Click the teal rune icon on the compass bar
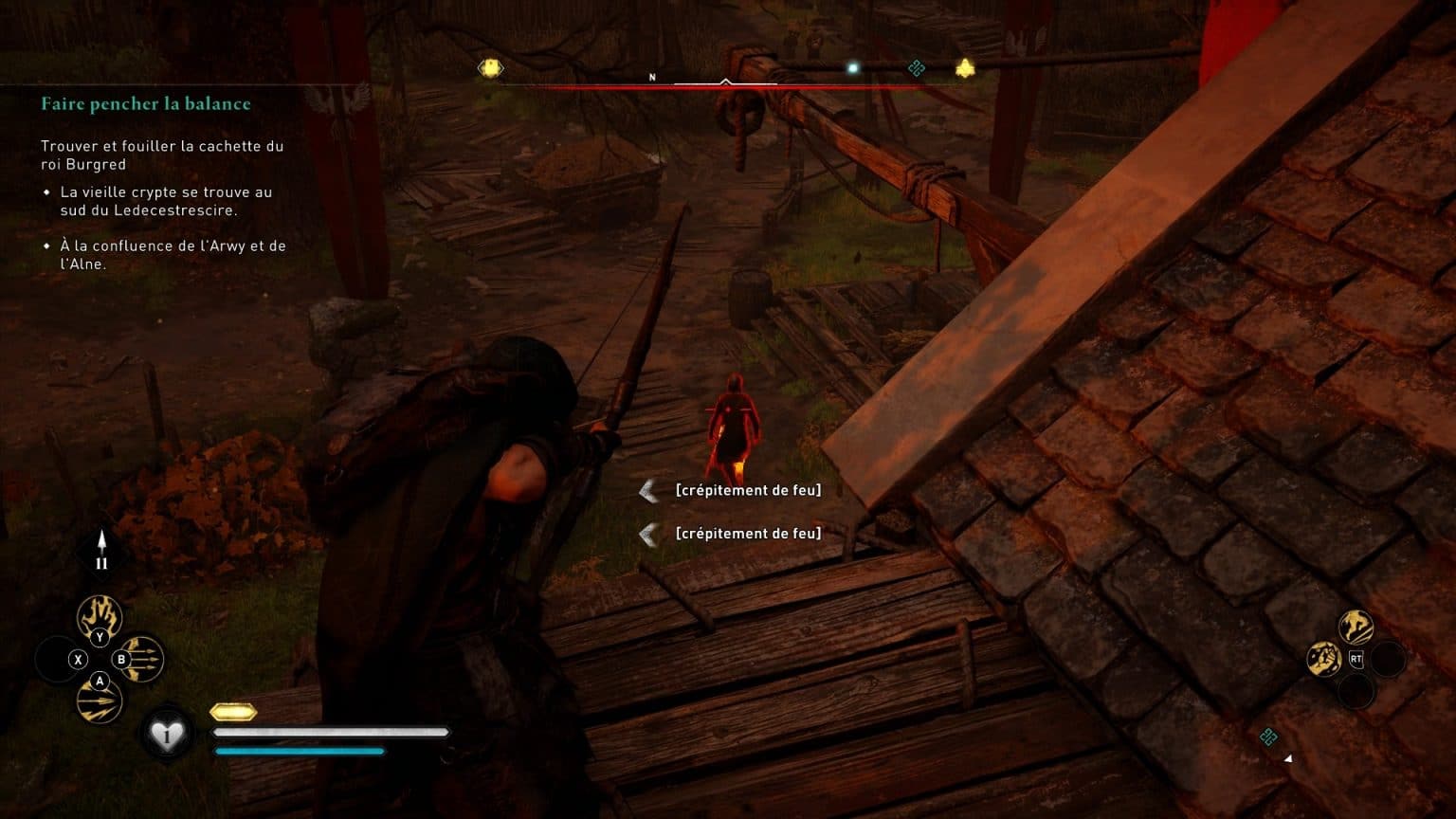 click(x=915, y=66)
